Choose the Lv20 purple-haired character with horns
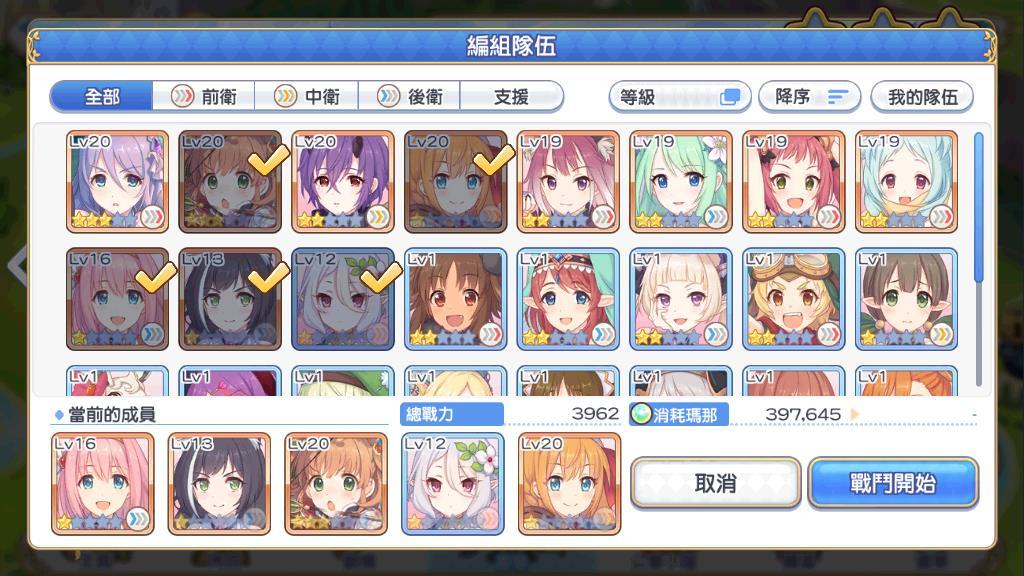 tap(343, 181)
